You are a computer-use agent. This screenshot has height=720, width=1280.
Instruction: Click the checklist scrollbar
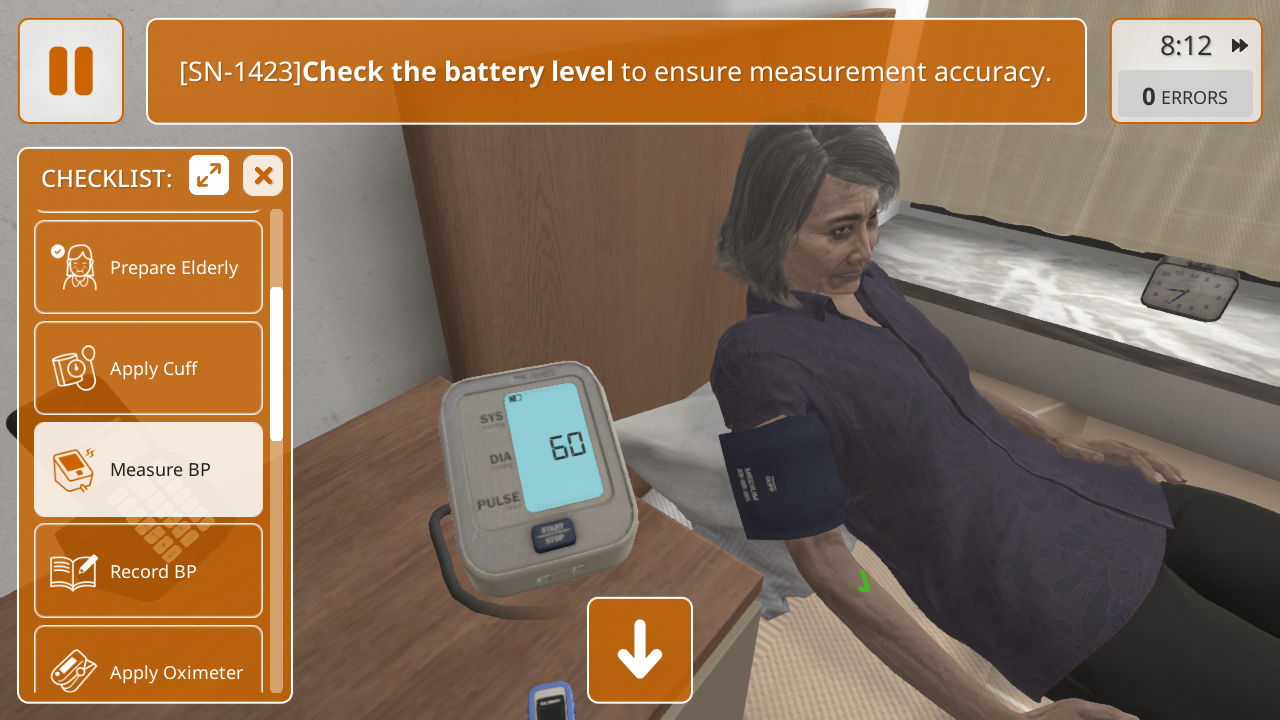tap(277, 365)
